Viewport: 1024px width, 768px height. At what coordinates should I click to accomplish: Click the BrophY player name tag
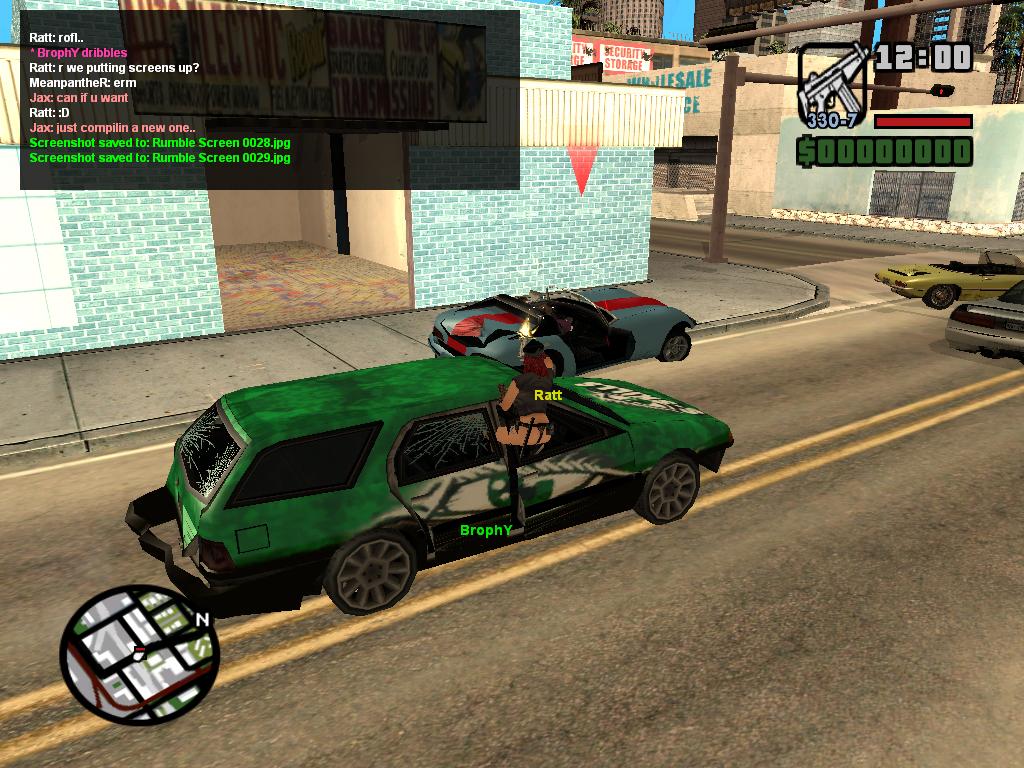tap(486, 530)
